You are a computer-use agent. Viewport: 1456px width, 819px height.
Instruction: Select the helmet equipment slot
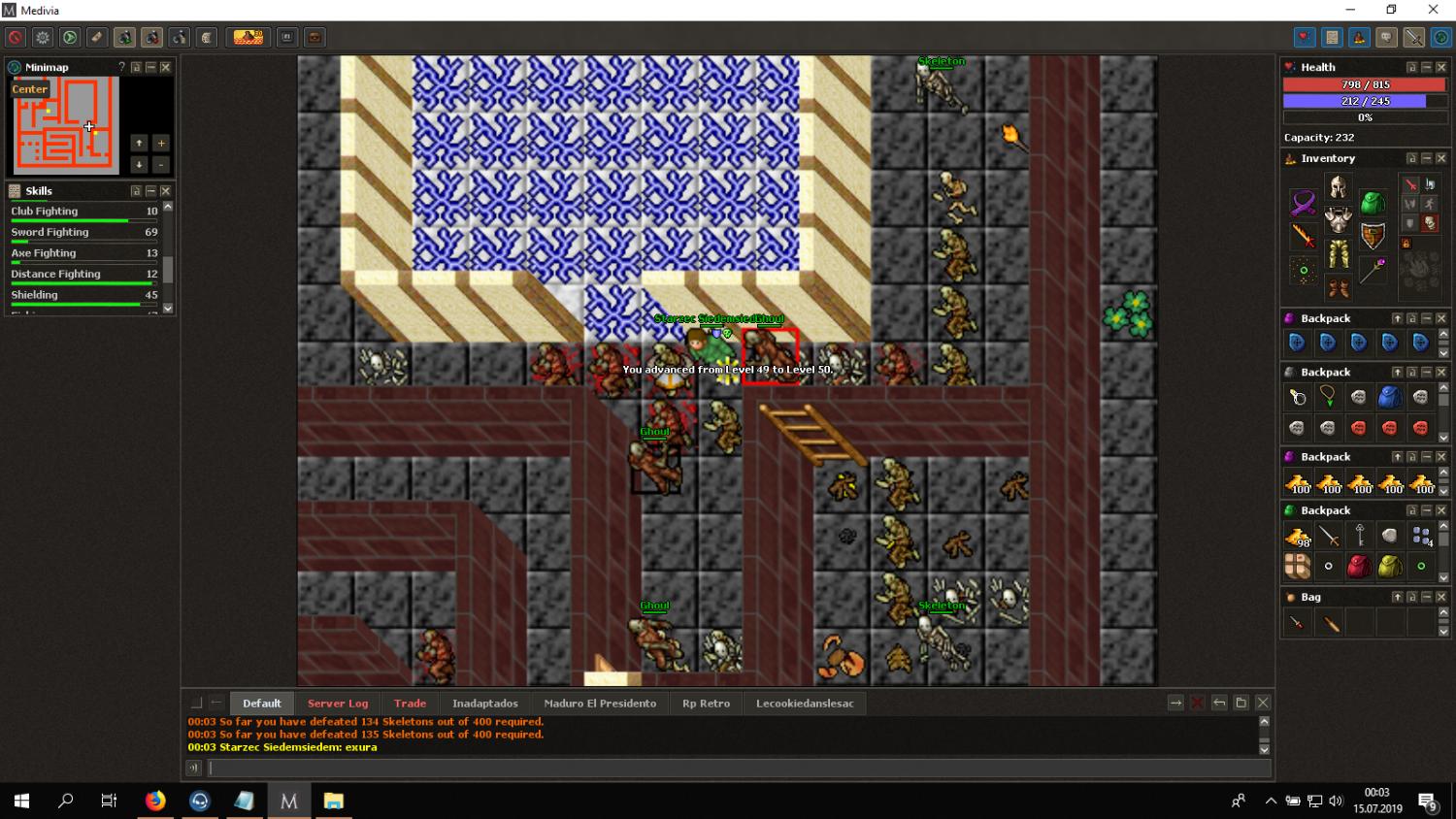coord(1338,187)
